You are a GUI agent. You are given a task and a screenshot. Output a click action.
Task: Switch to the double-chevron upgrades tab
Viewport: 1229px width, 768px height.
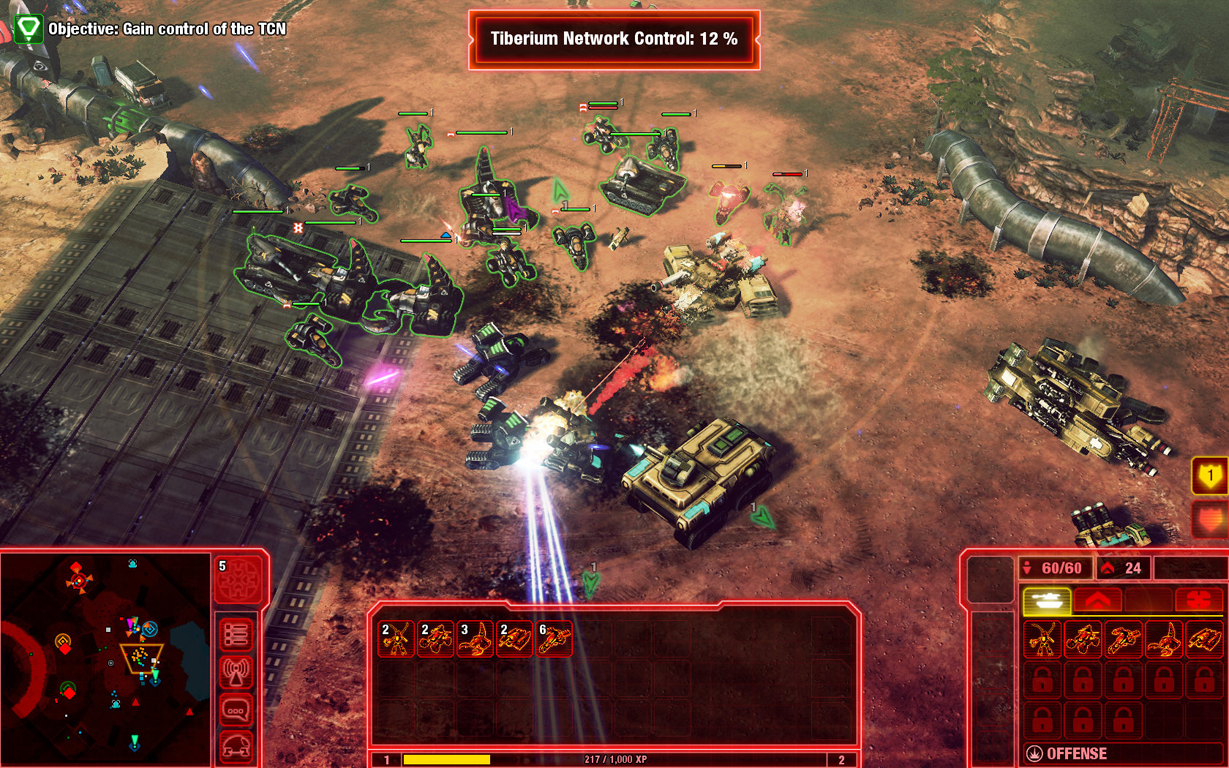pyautogui.click(x=1097, y=601)
